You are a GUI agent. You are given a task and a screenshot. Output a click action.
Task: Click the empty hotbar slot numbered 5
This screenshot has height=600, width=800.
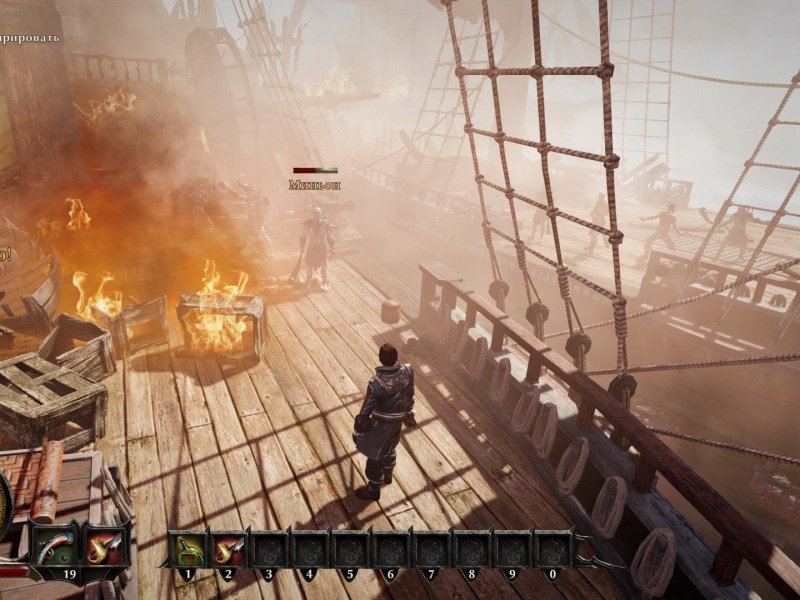[x=349, y=549]
